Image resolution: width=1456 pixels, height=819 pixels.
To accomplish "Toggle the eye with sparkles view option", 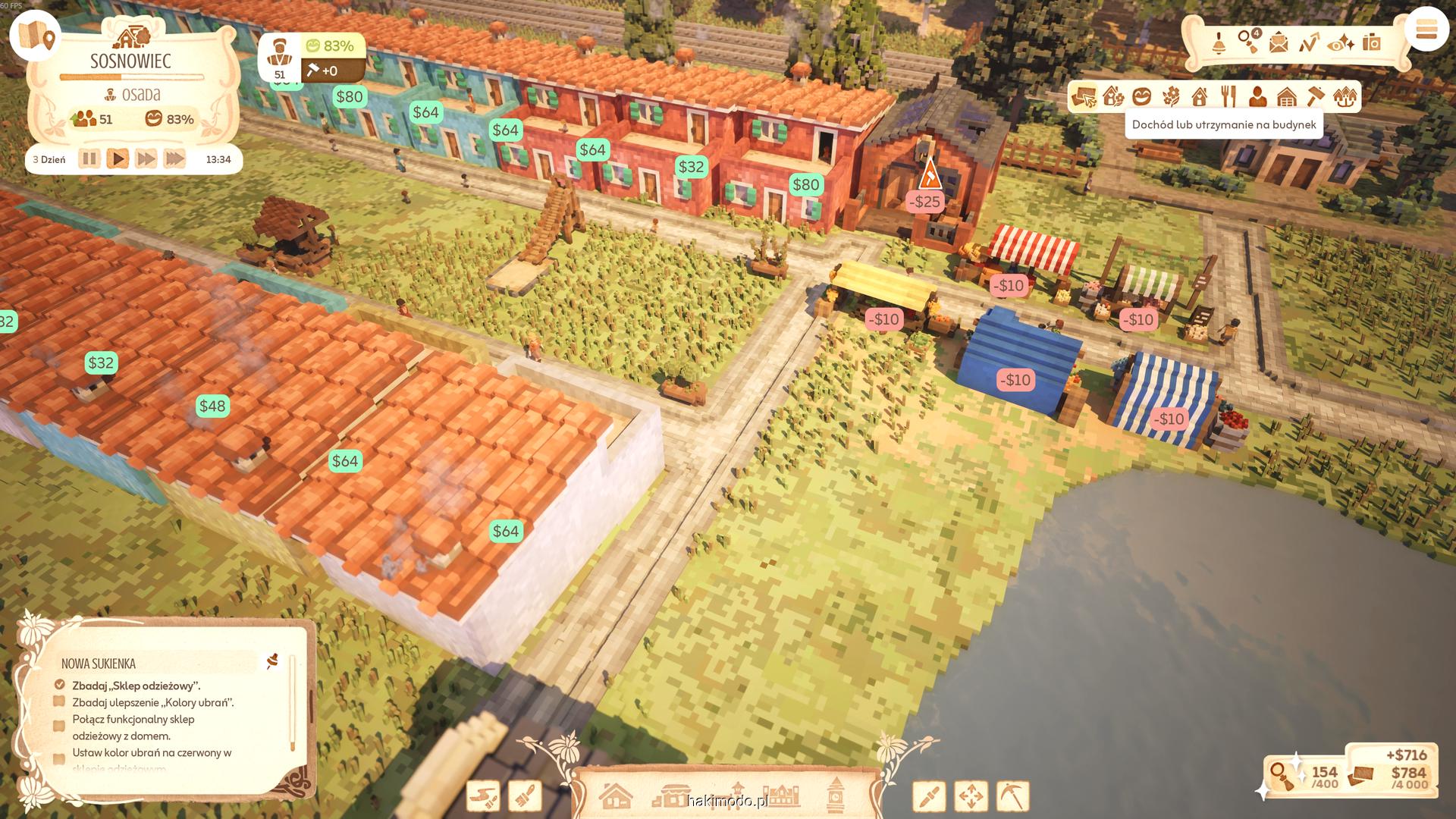I will click(x=1341, y=43).
